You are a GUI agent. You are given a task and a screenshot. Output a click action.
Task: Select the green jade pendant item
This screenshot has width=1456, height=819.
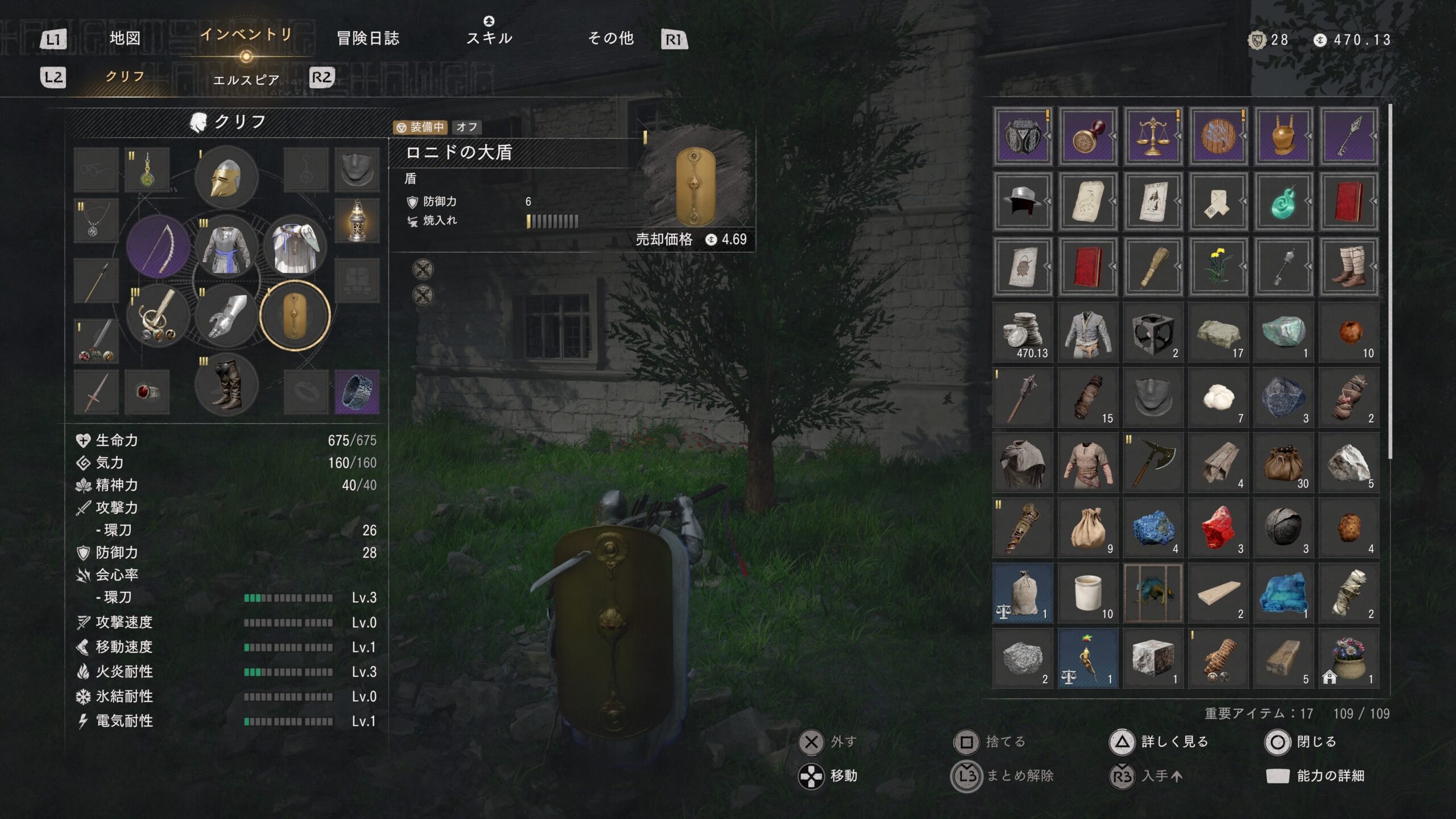[x=1283, y=202]
